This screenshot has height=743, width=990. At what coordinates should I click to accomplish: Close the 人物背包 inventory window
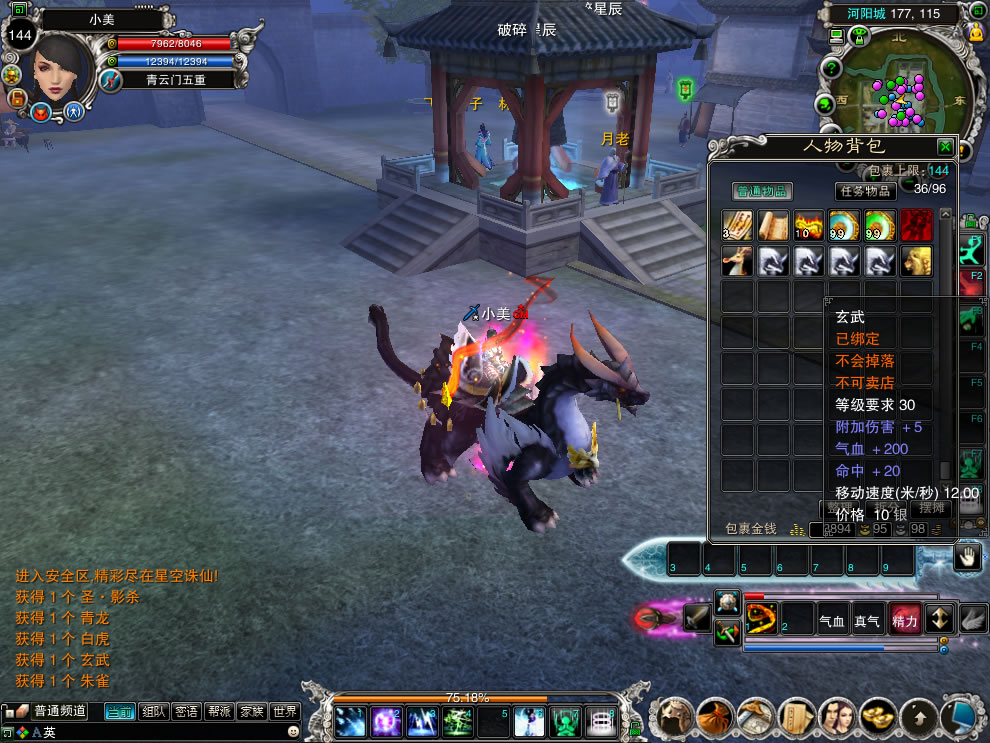(x=944, y=146)
